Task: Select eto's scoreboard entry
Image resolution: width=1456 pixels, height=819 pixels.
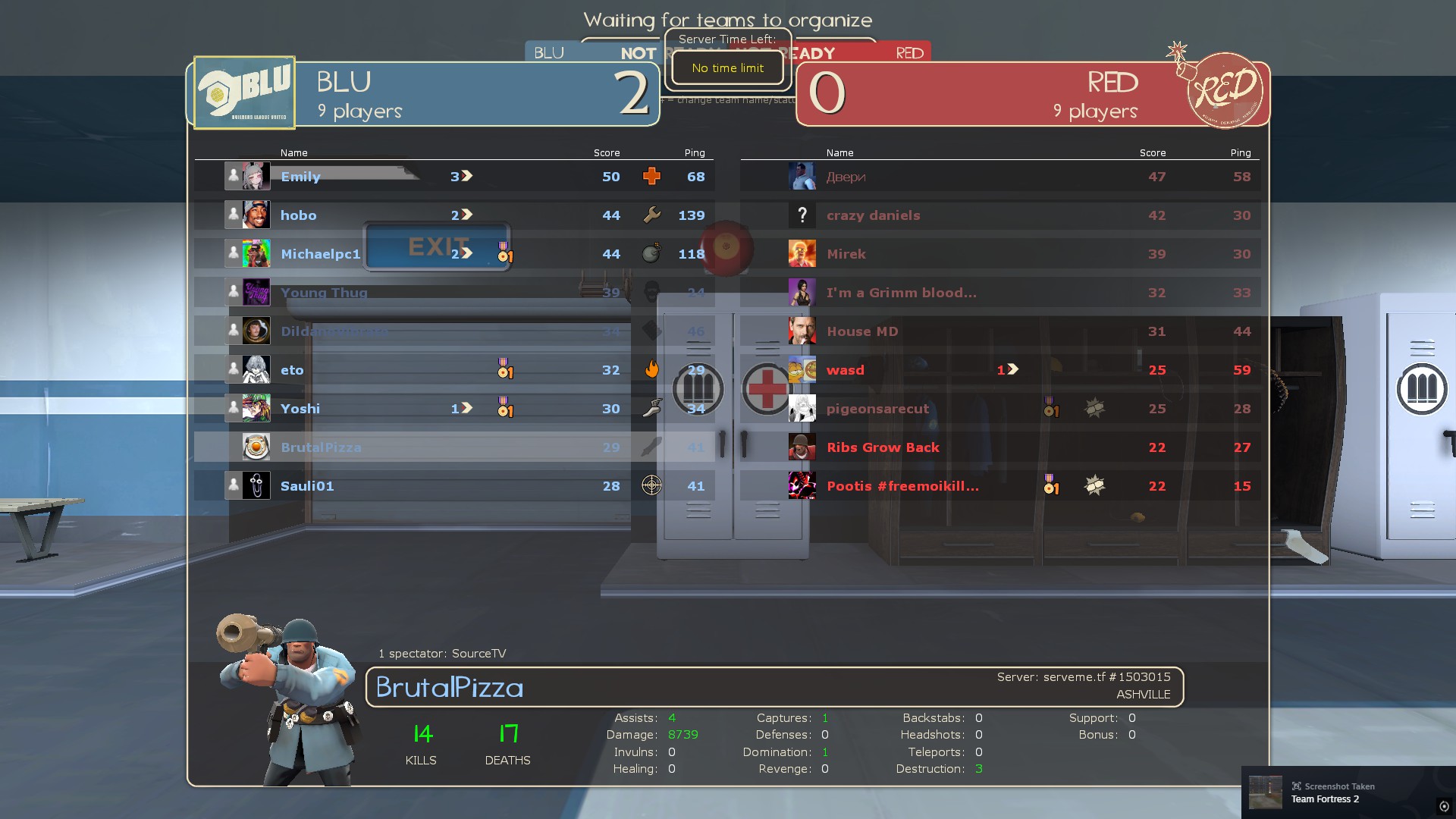Action: pos(453,370)
